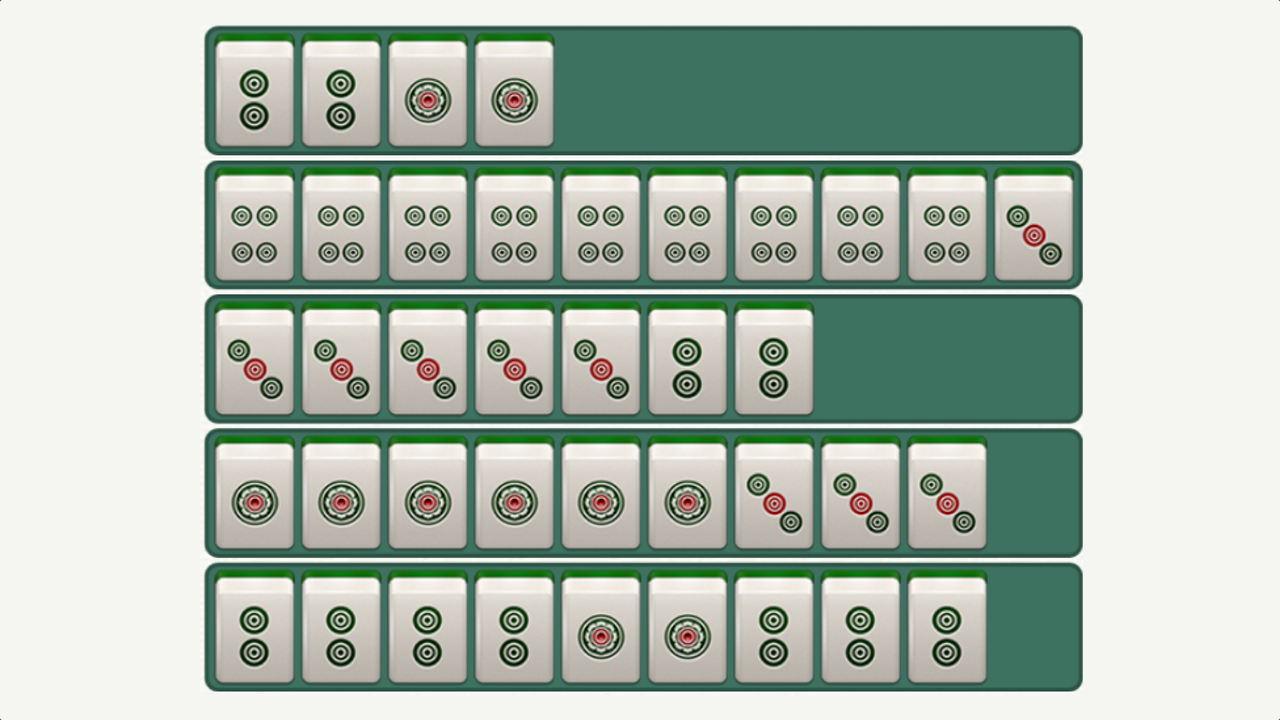Select the third one-circle tile in row four
Image resolution: width=1280 pixels, height=720 pixels.
click(x=427, y=497)
